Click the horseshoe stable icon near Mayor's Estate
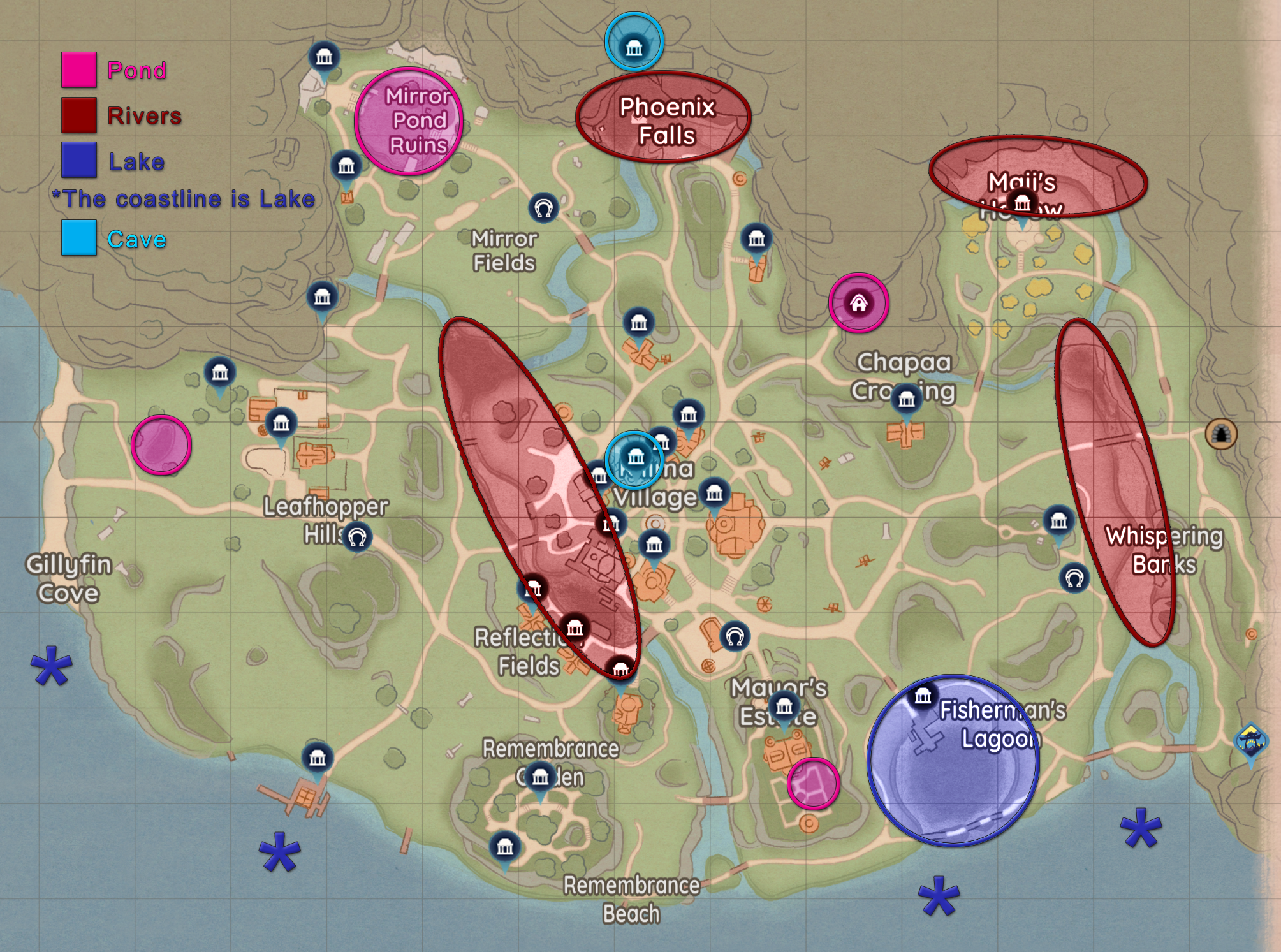Viewport: 1281px width, 952px height. point(734,635)
